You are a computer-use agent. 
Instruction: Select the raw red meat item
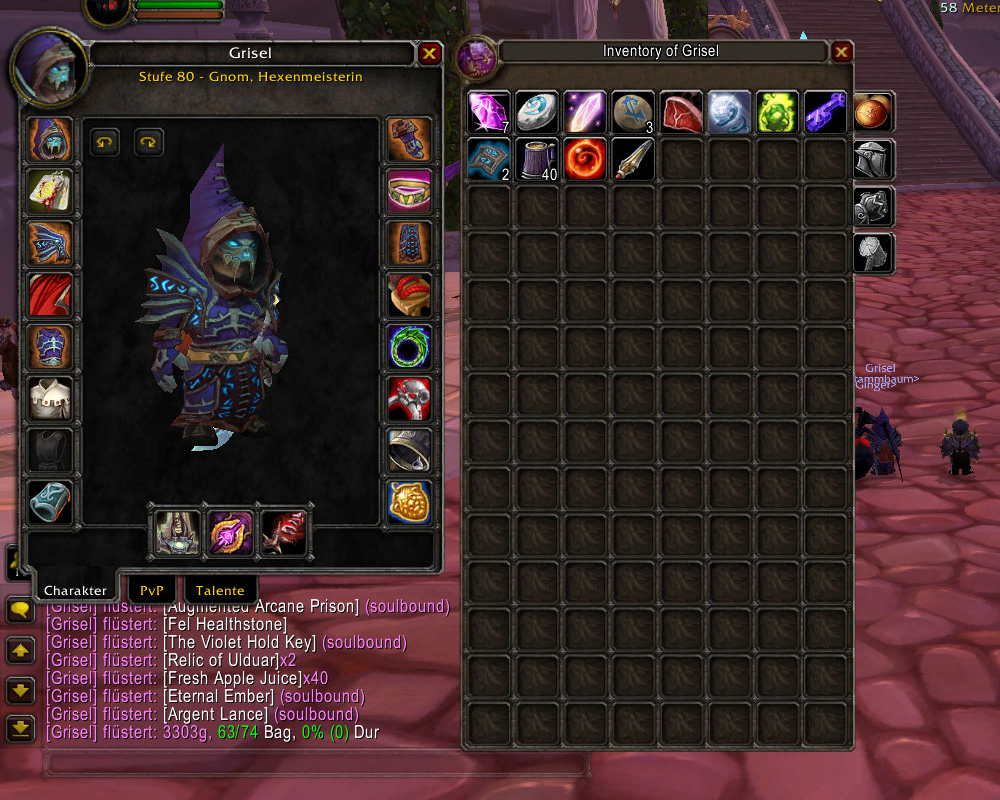(682, 112)
